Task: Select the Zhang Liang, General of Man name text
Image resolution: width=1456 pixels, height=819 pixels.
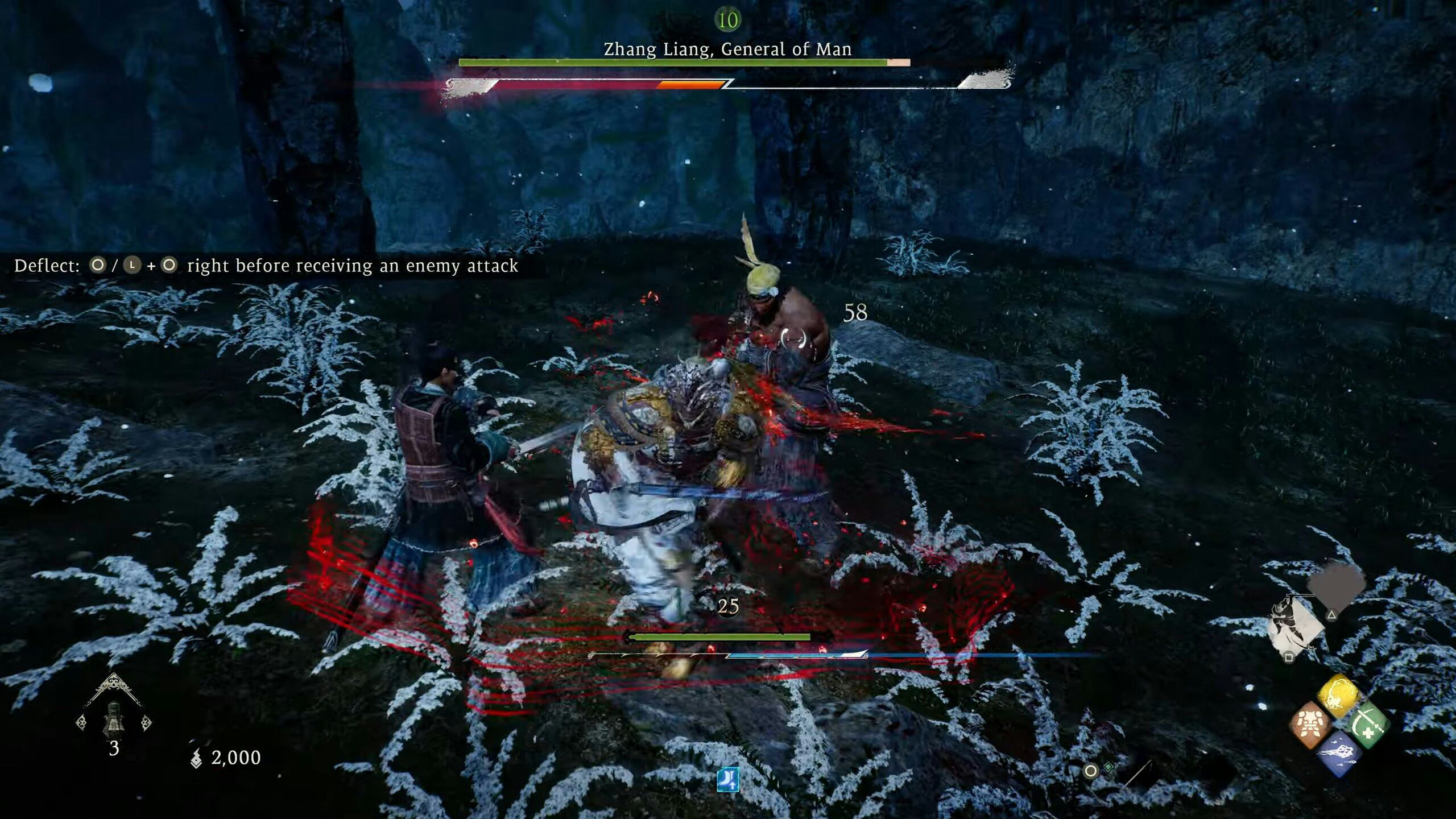Action: pos(727,49)
